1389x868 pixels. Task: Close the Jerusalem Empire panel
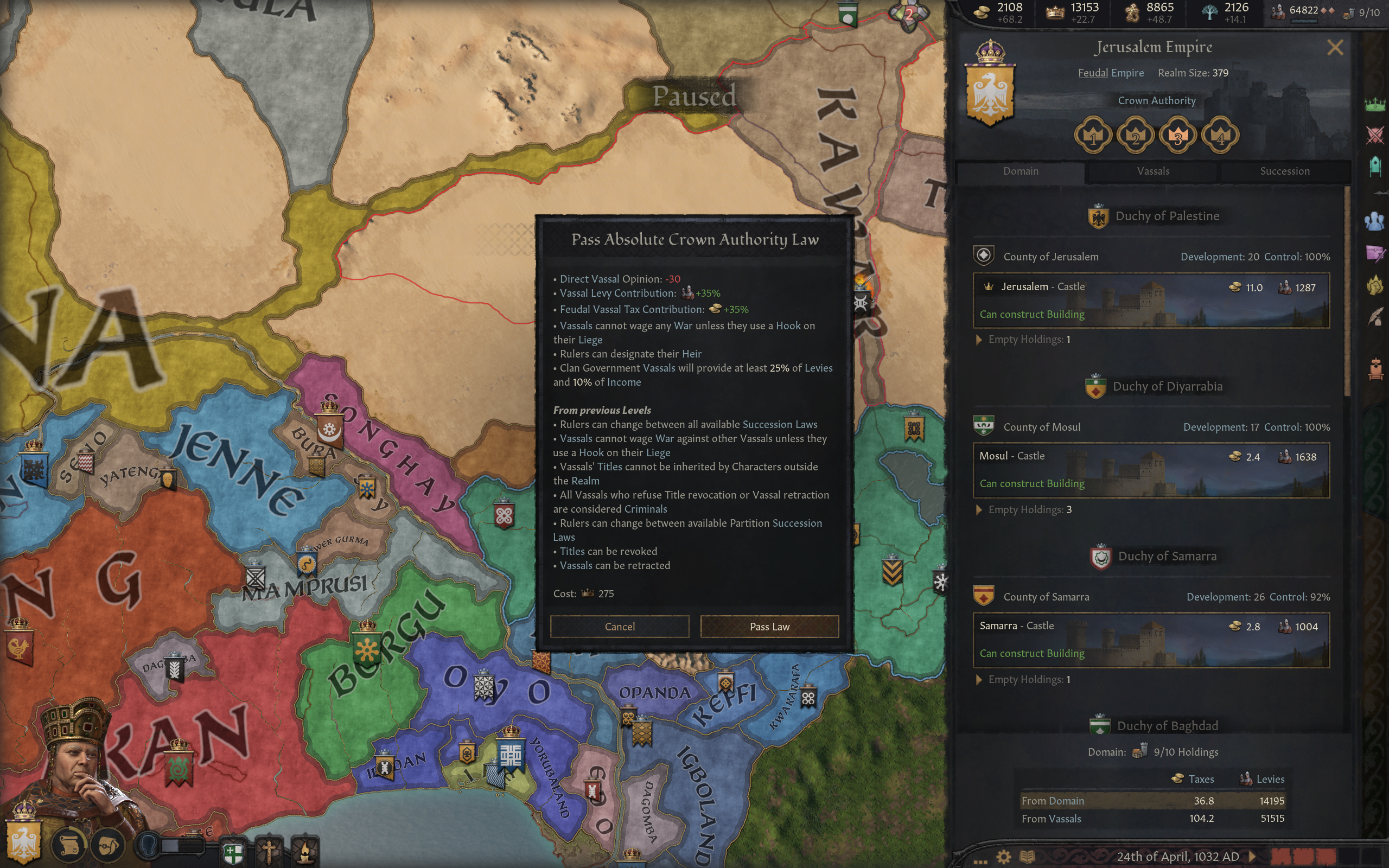click(1335, 48)
